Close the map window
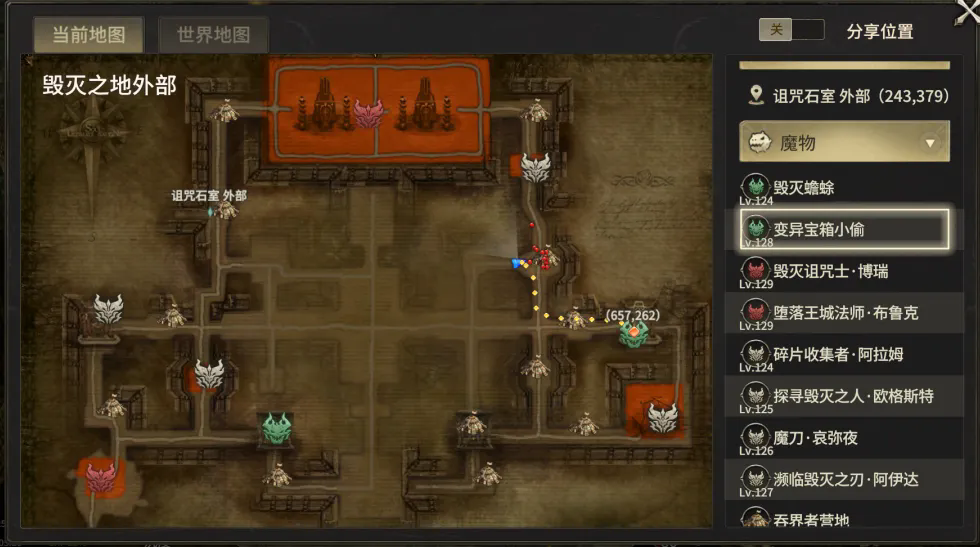The height and width of the screenshot is (547, 980). (966, 10)
